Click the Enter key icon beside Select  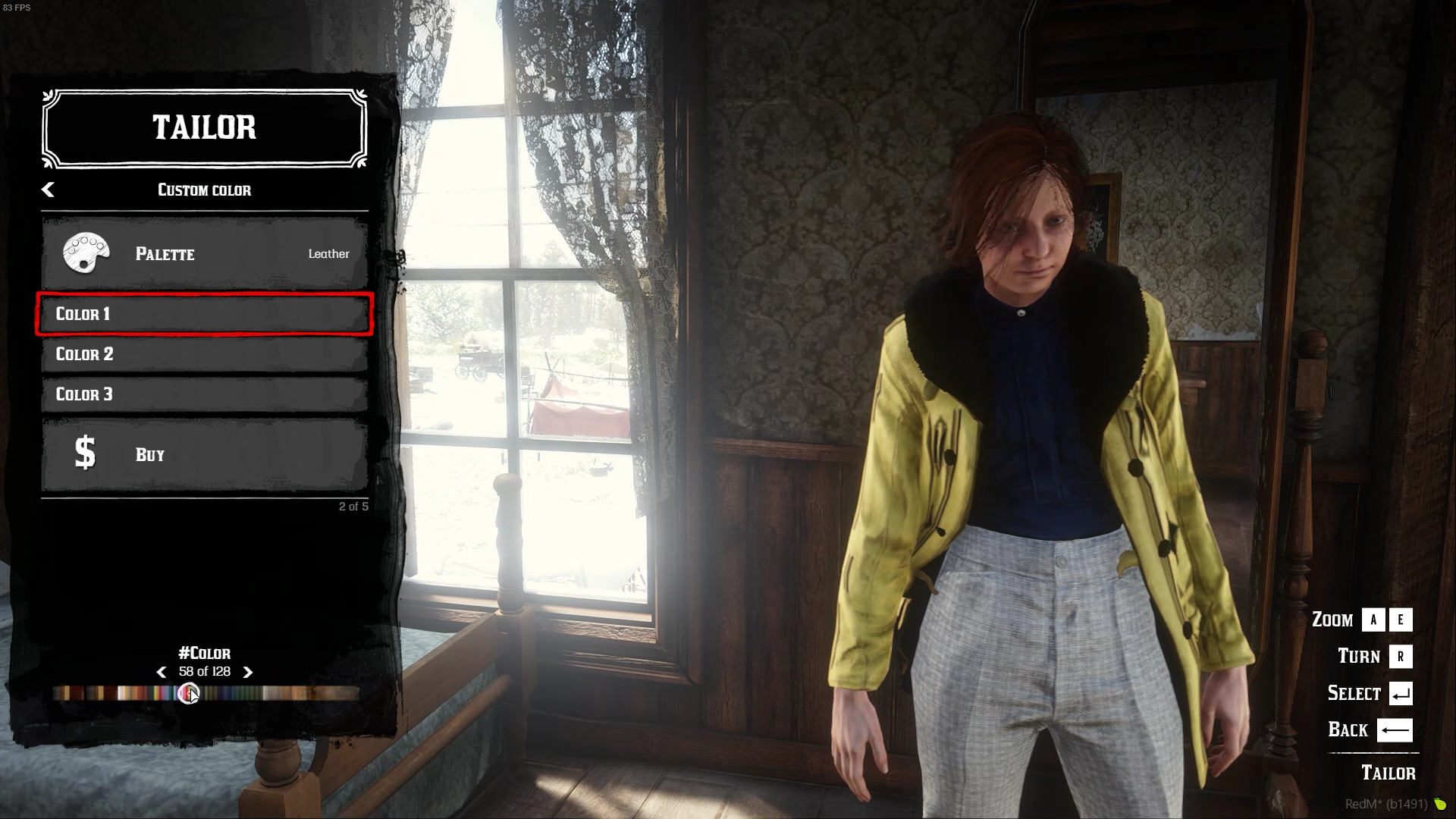click(1400, 693)
